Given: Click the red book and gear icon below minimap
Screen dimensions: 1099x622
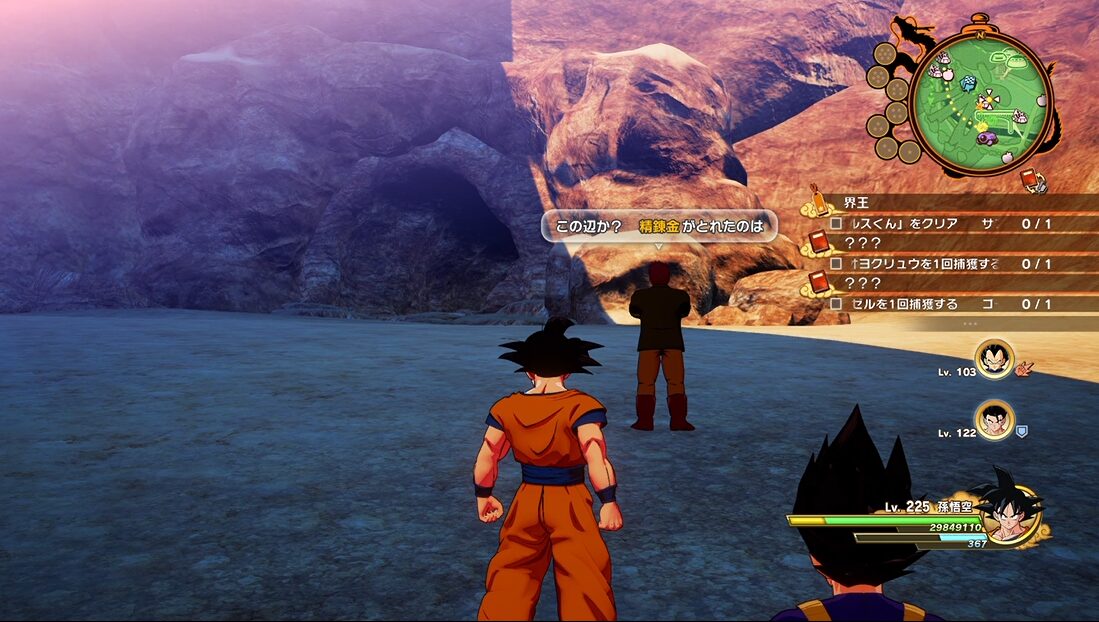Looking at the screenshot, I should (x=1034, y=180).
